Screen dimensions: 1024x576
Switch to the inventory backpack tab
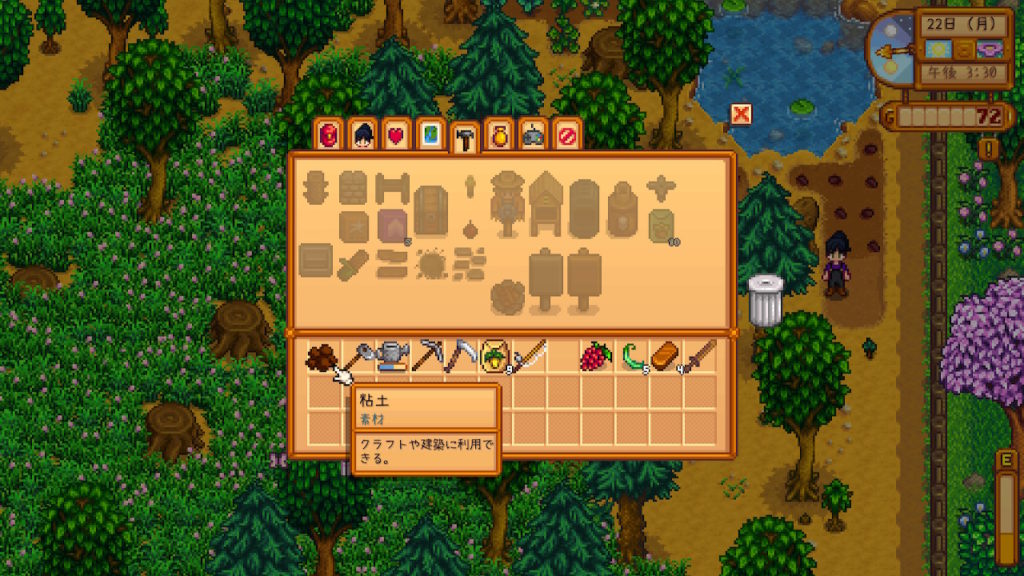tap(328, 135)
